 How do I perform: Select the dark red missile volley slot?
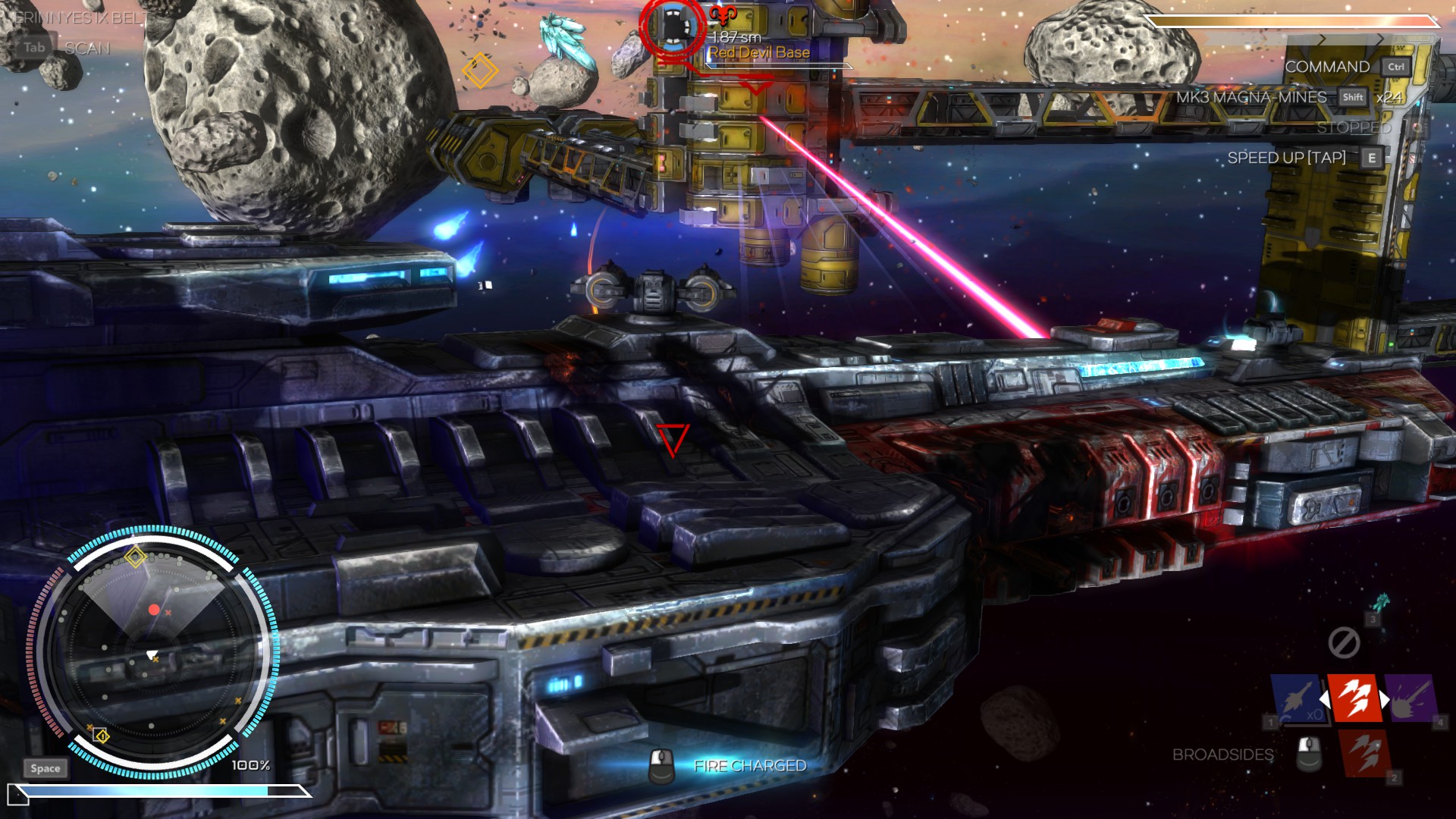pyautogui.click(x=1365, y=753)
